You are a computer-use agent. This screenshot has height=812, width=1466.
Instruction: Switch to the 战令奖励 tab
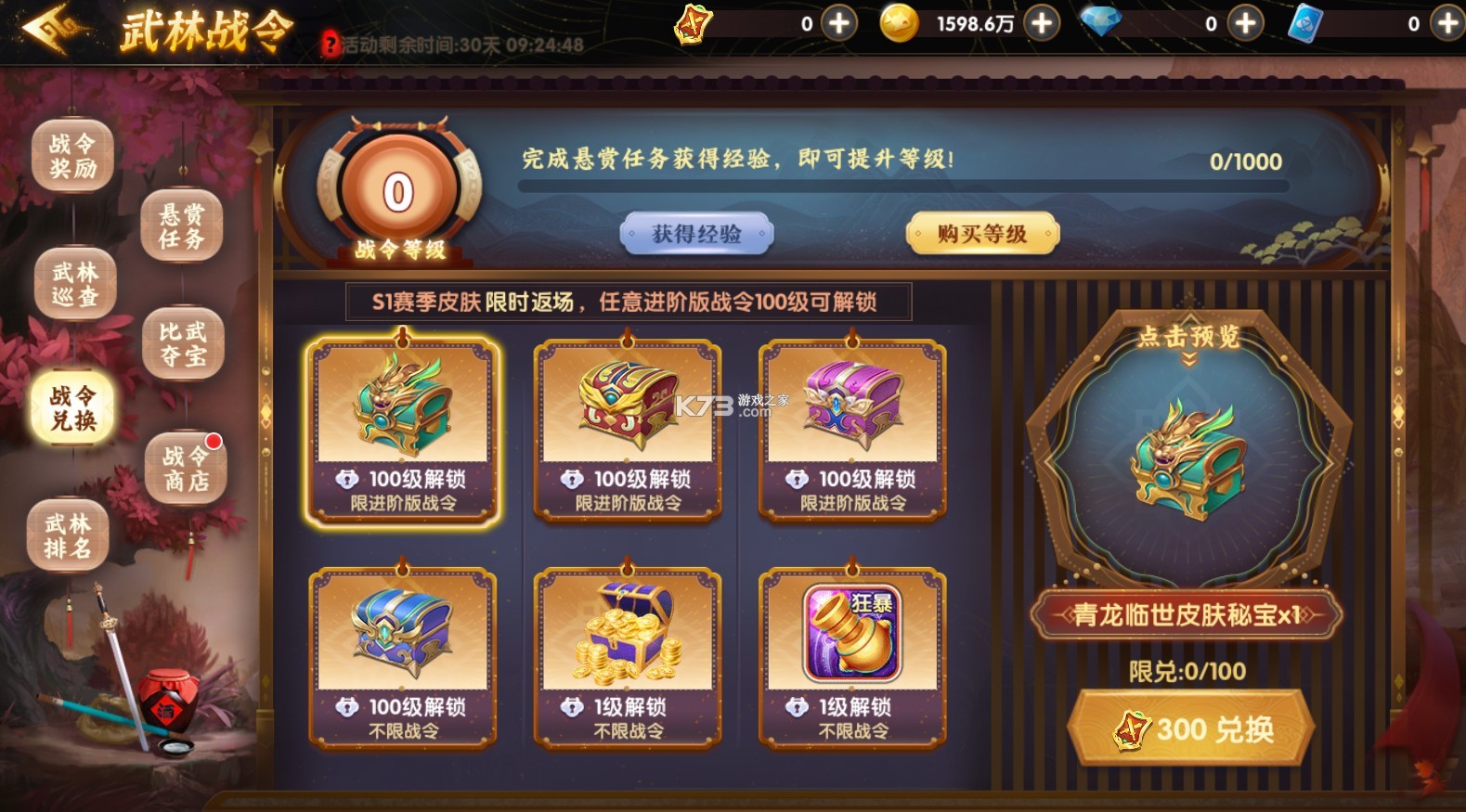point(73,153)
